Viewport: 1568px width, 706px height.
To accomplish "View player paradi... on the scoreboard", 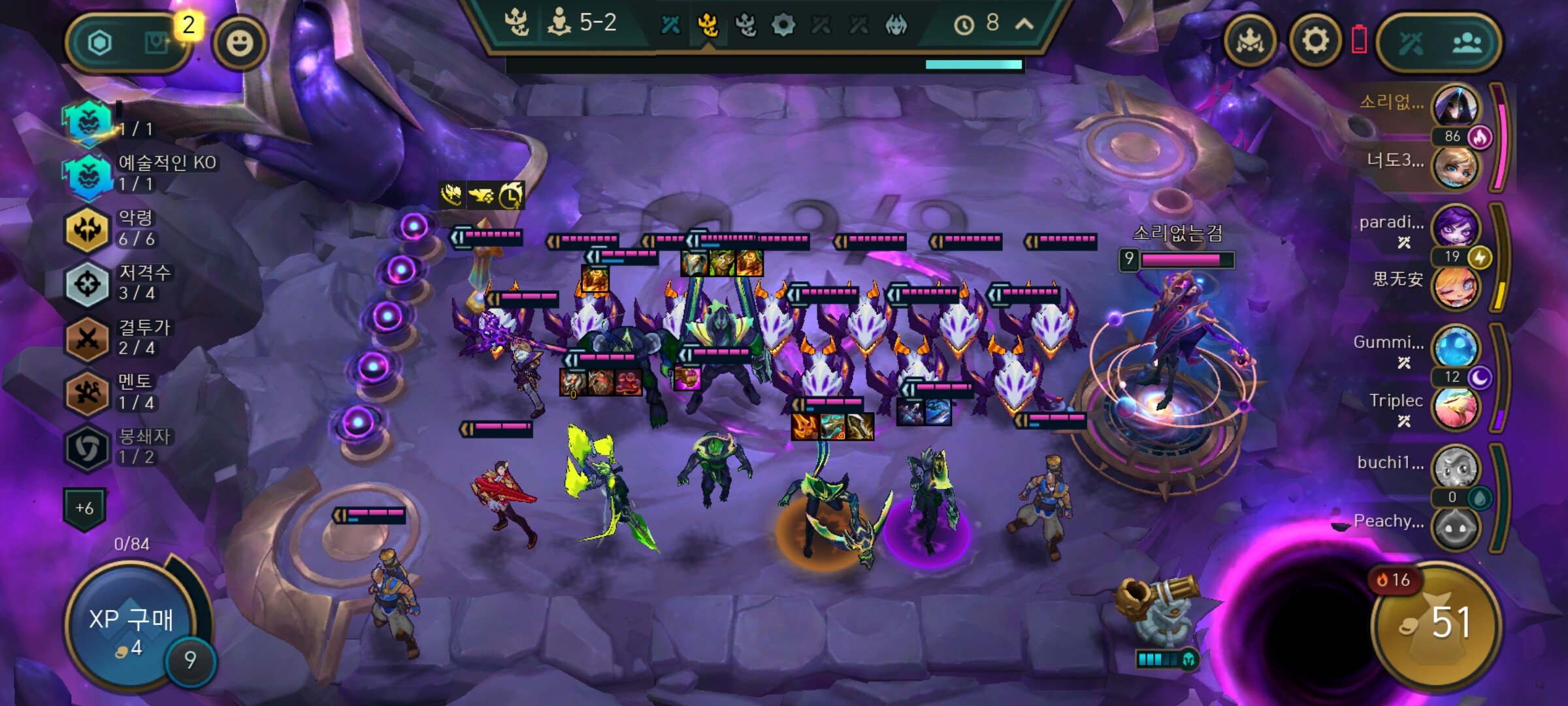I will tap(1455, 227).
